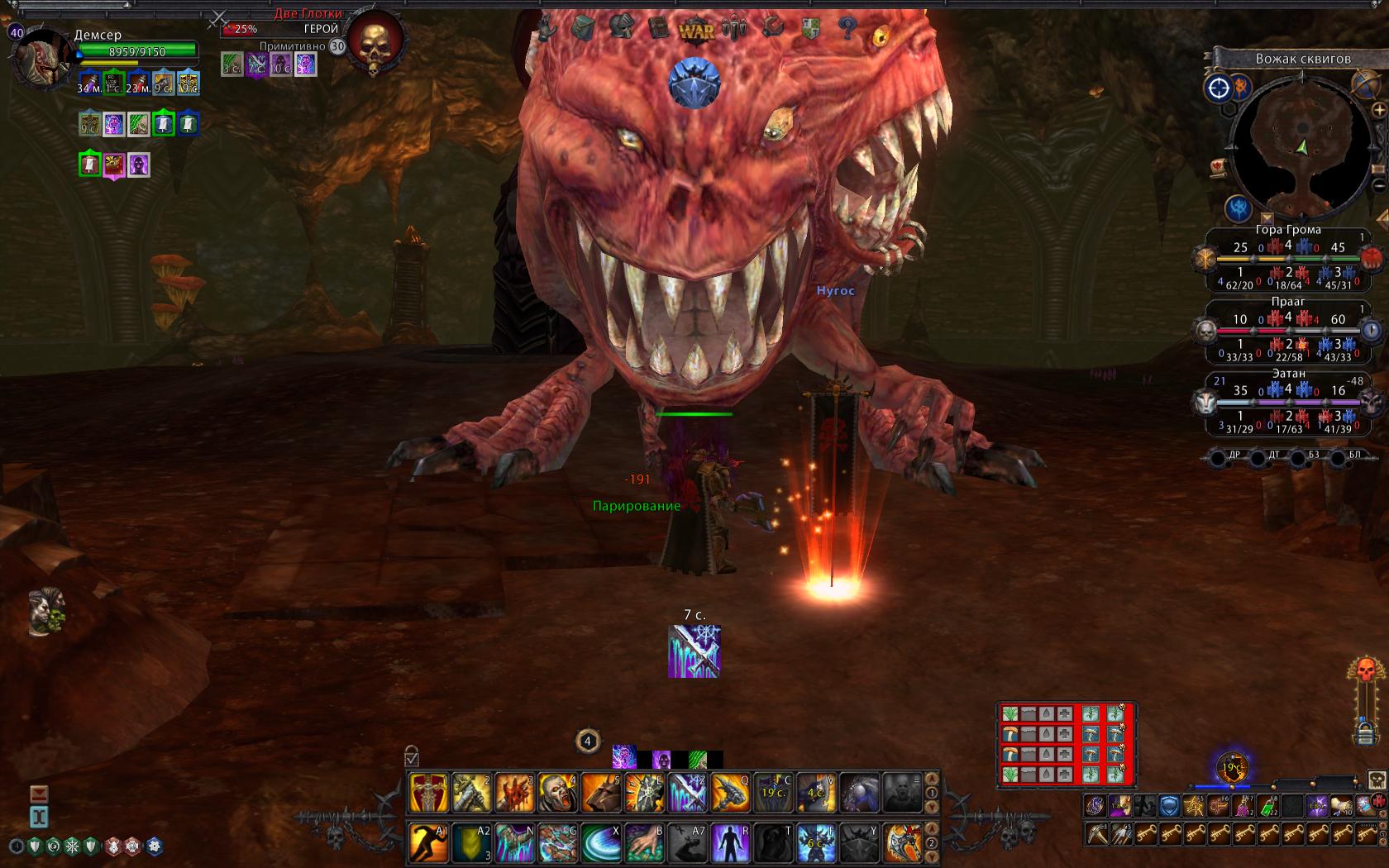The width and height of the screenshot is (1389, 868).
Task: Use the green potion in the quick bar
Action: click(1266, 805)
